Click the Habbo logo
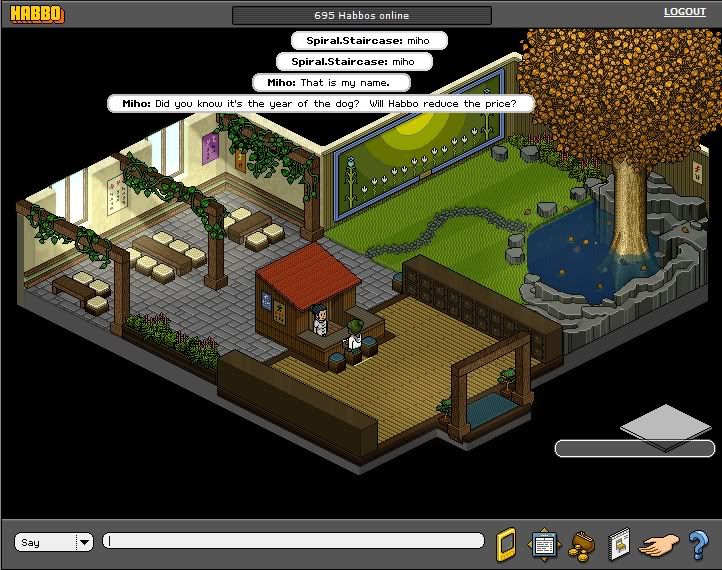Image resolution: width=722 pixels, height=570 pixels. [x=36, y=15]
